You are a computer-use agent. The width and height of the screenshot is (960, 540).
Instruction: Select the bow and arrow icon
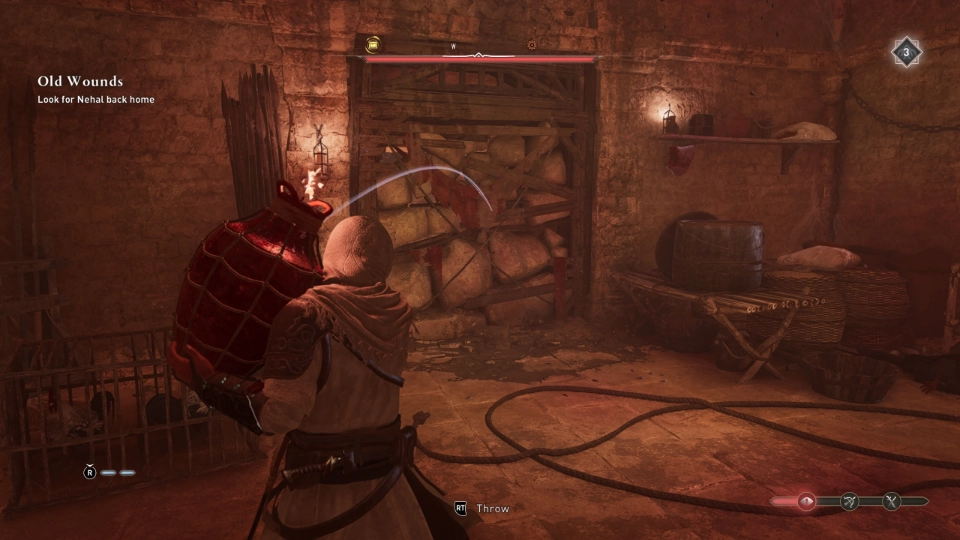pos(849,502)
